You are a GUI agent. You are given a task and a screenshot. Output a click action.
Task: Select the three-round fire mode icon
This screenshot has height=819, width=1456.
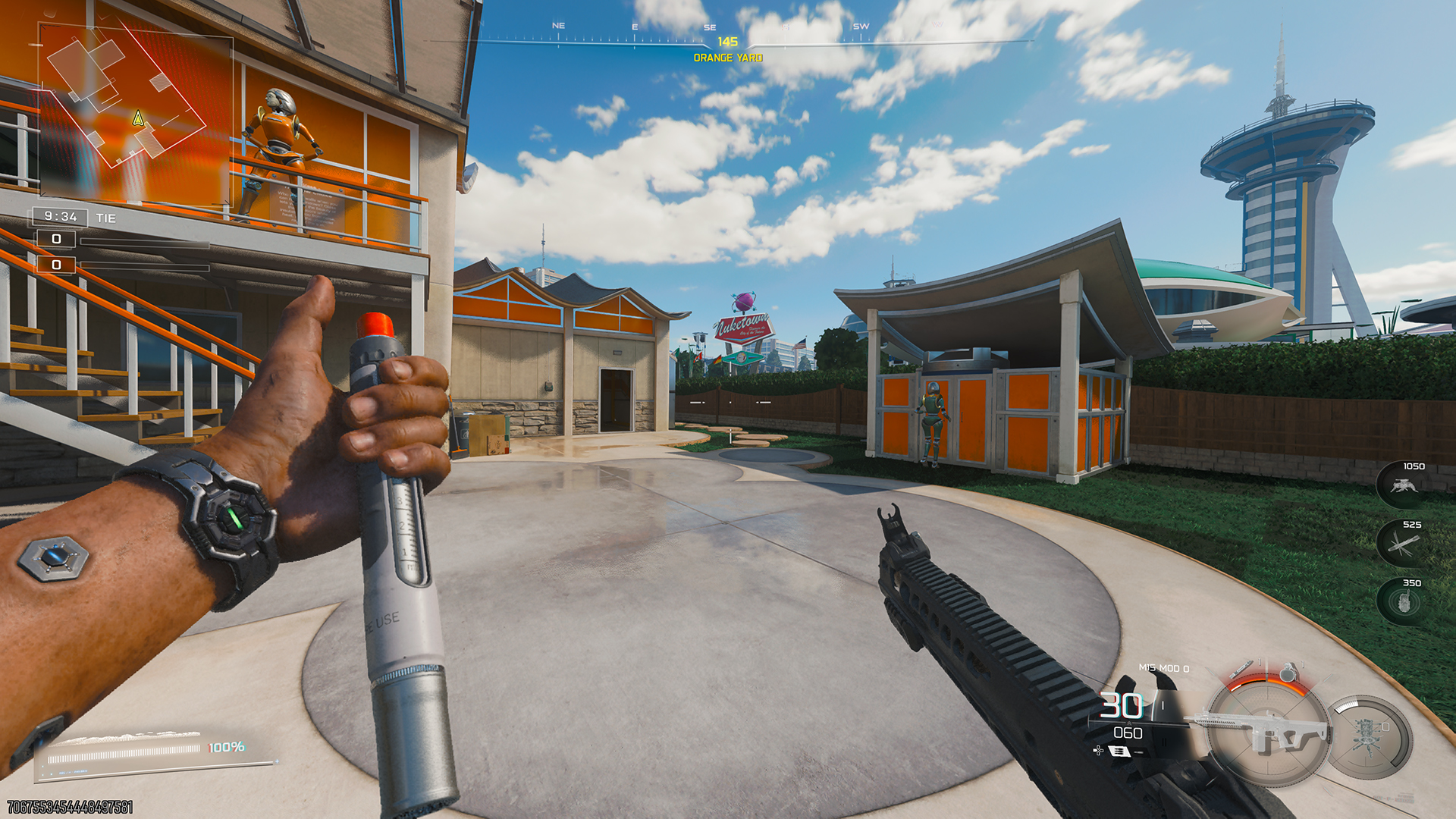(x=1120, y=752)
